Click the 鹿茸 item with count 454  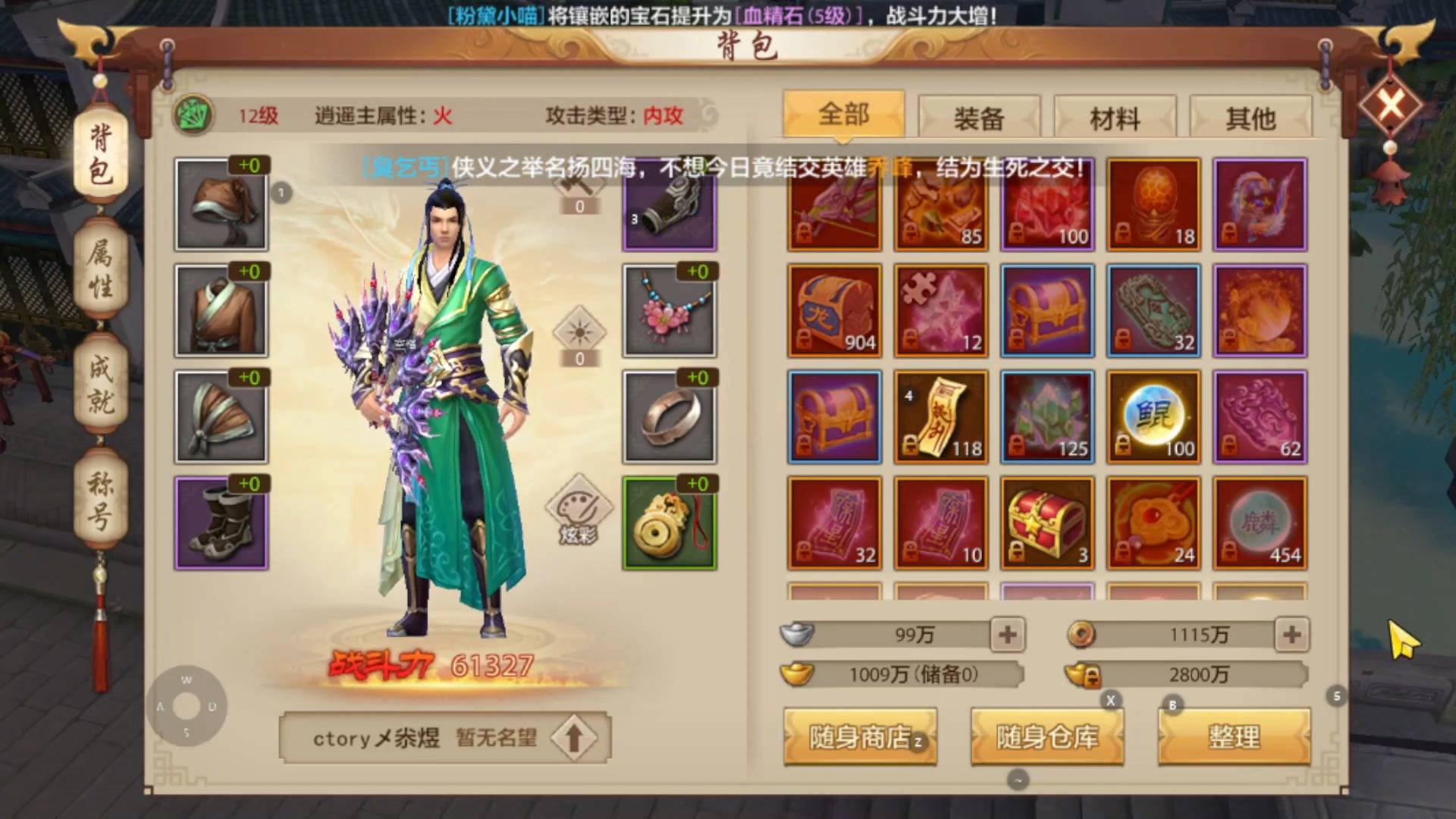[x=1259, y=522]
